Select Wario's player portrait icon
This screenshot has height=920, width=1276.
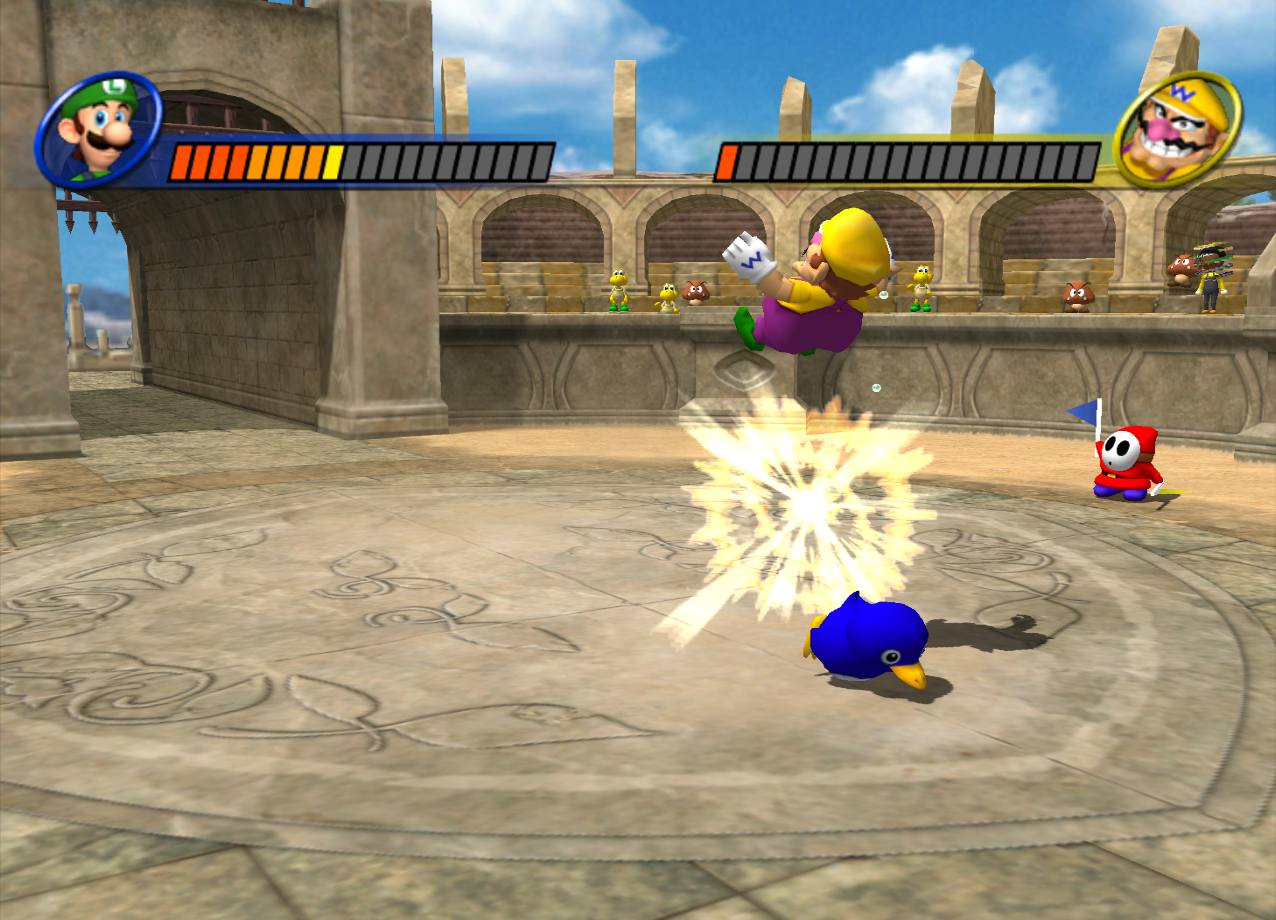1177,129
